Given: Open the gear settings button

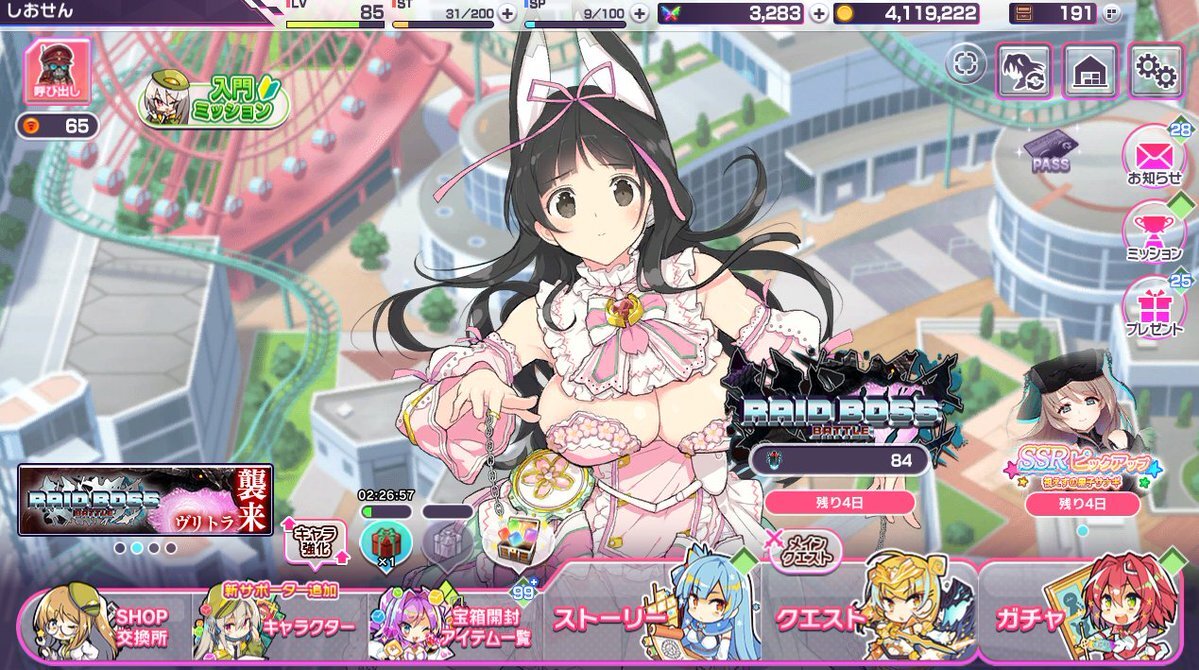Looking at the screenshot, I should click(x=1156, y=70).
